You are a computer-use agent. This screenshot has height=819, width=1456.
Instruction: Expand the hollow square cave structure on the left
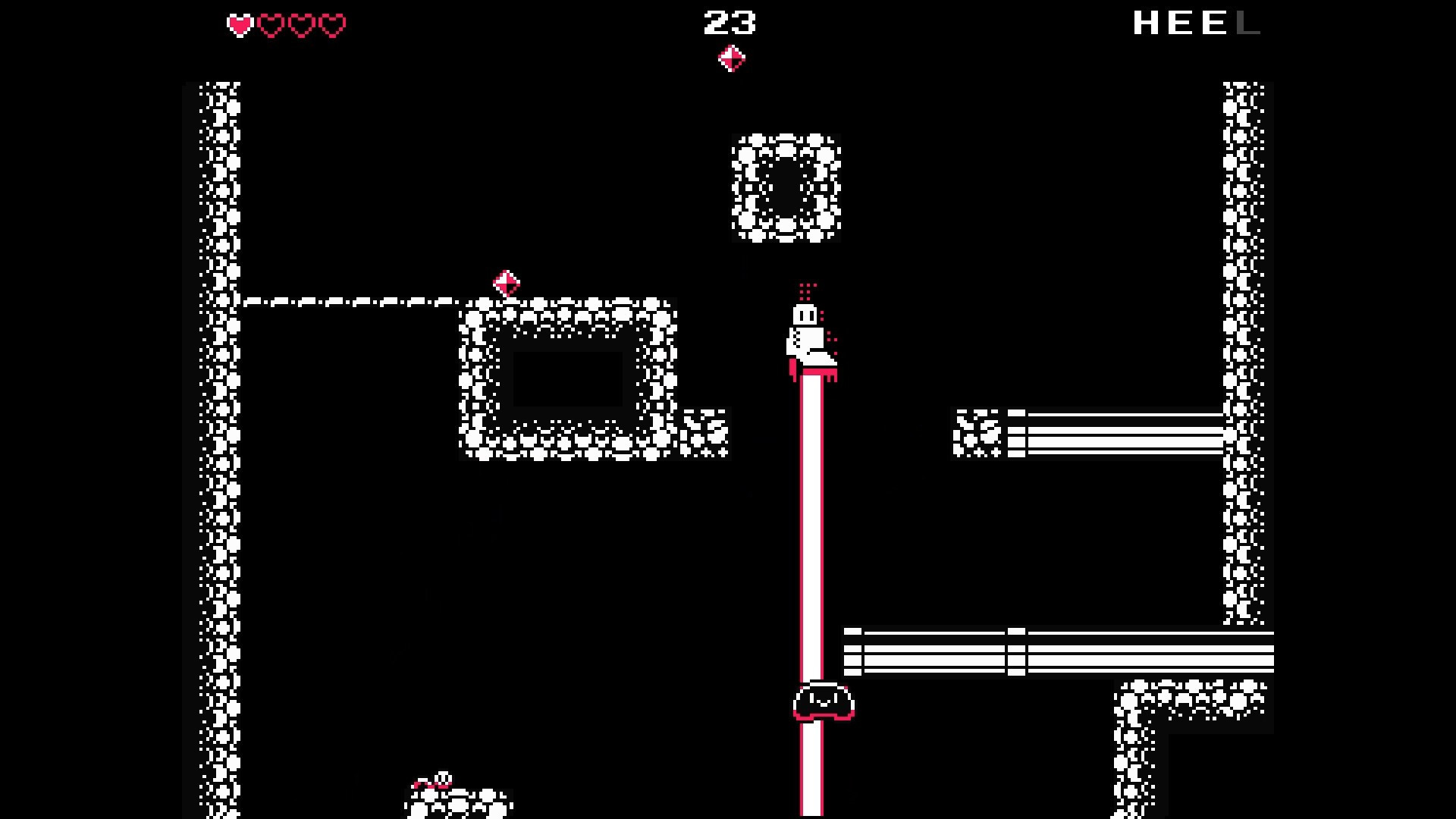(x=569, y=379)
